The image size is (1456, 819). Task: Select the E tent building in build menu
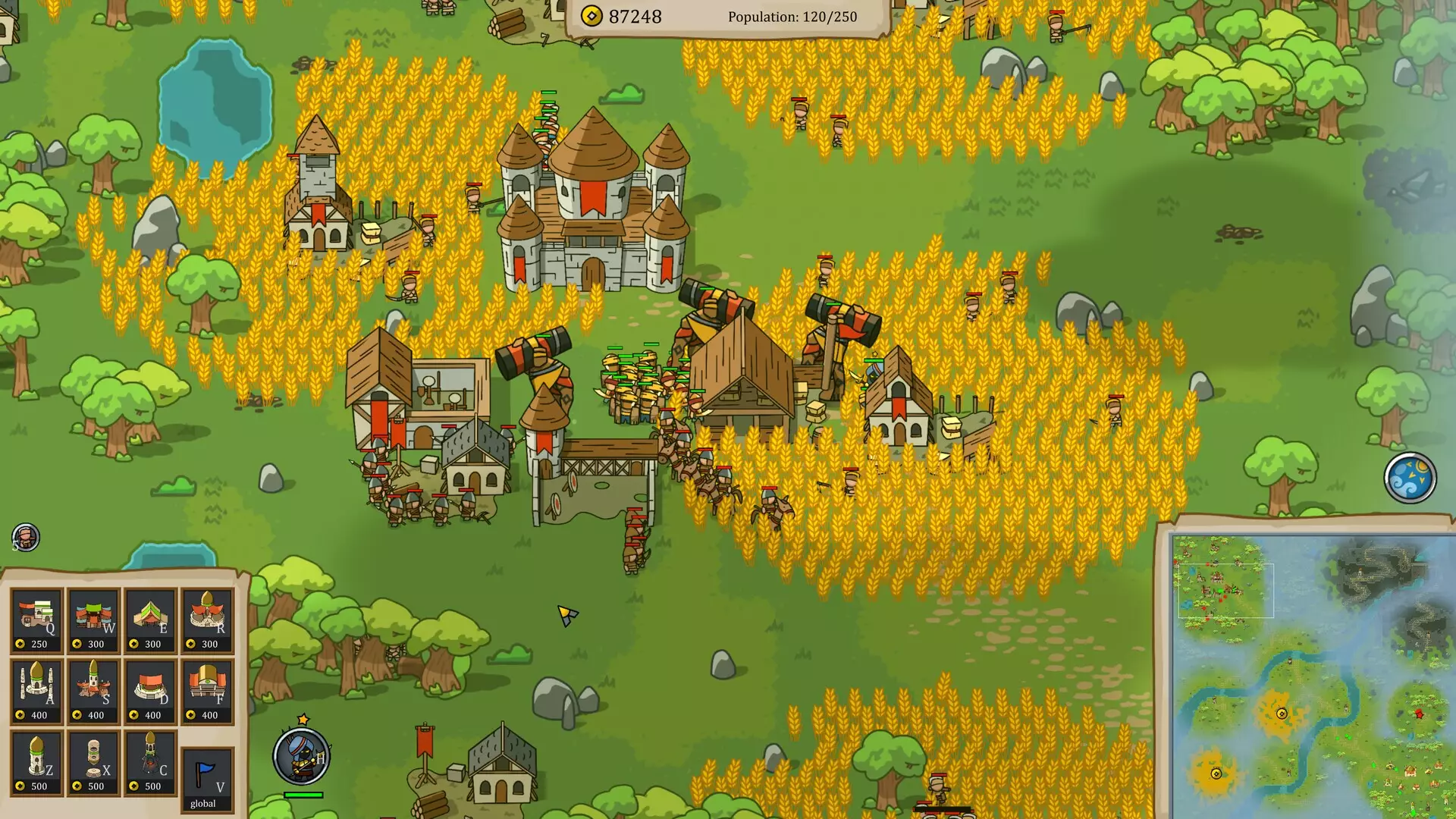pyautogui.click(x=152, y=622)
